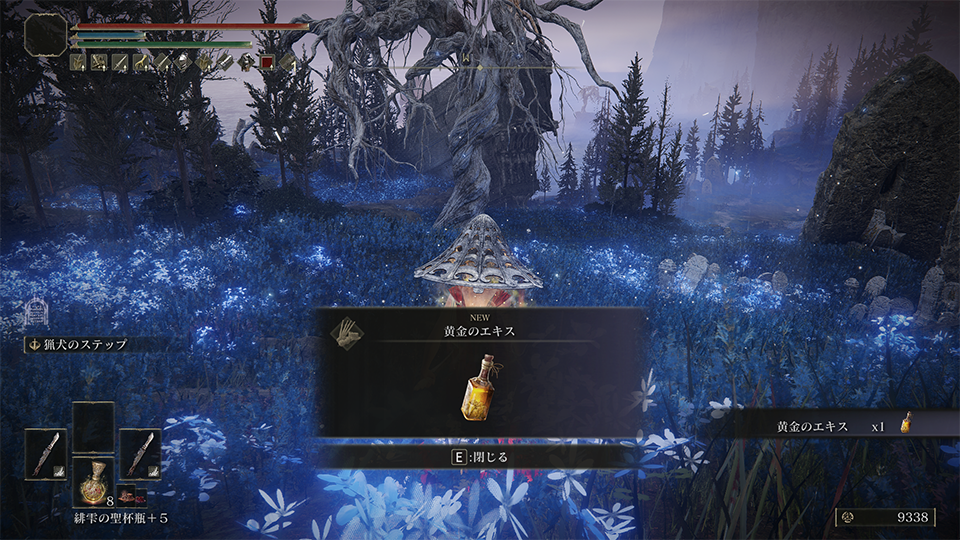Close the popup via the 閉じる bar

(x=478, y=457)
